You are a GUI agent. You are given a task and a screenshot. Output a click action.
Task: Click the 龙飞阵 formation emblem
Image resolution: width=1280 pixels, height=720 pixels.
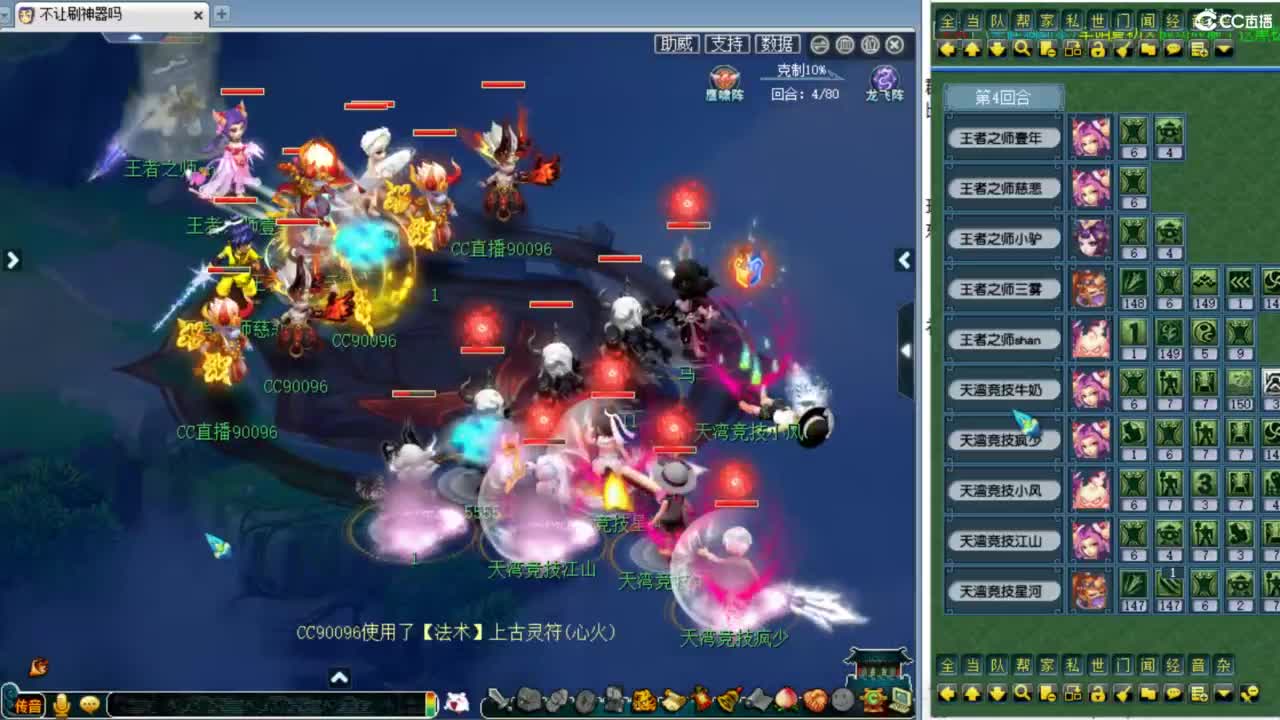pos(884,78)
